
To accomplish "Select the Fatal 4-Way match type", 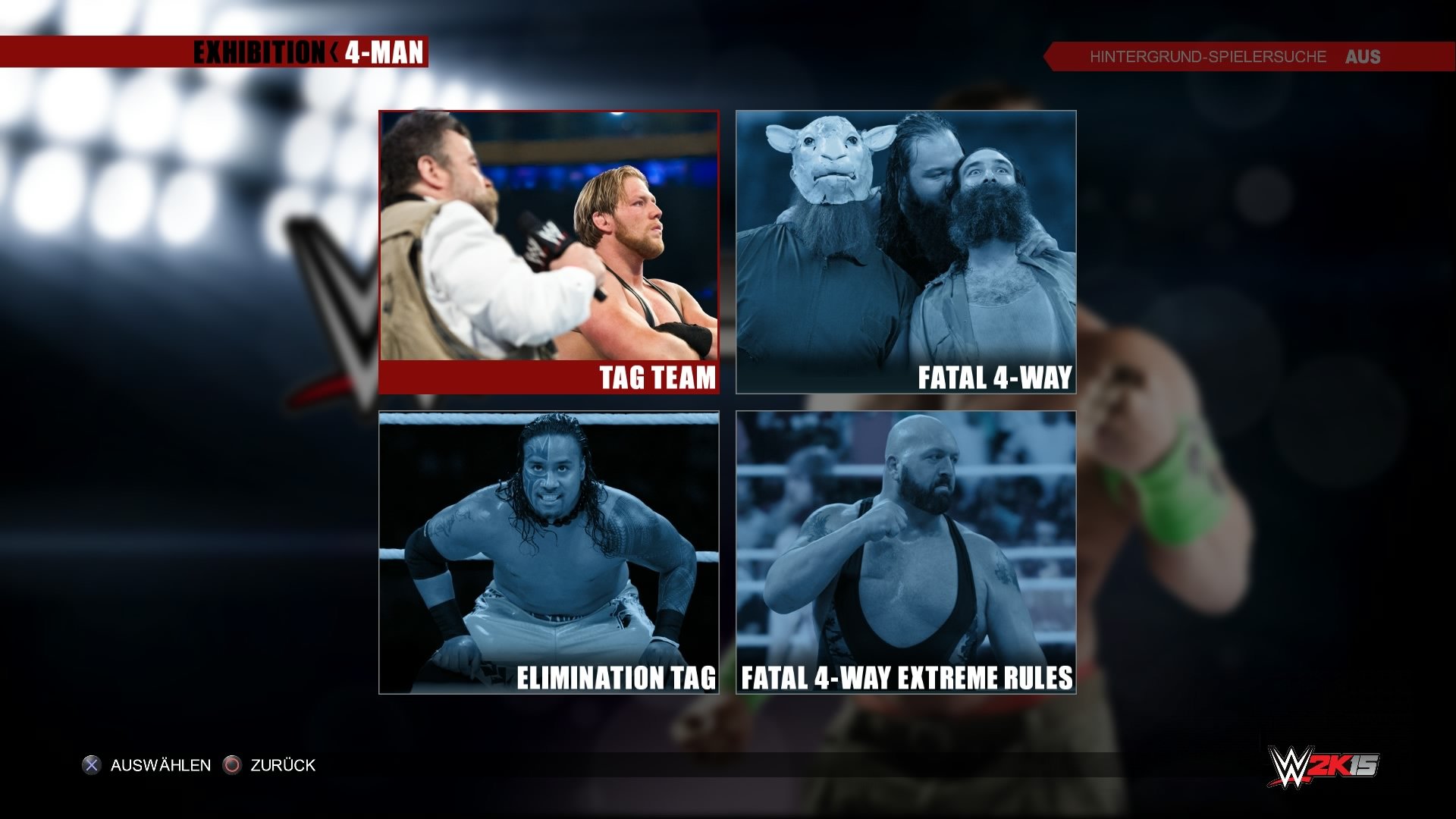I will pyautogui.click(x=906, y=250).
